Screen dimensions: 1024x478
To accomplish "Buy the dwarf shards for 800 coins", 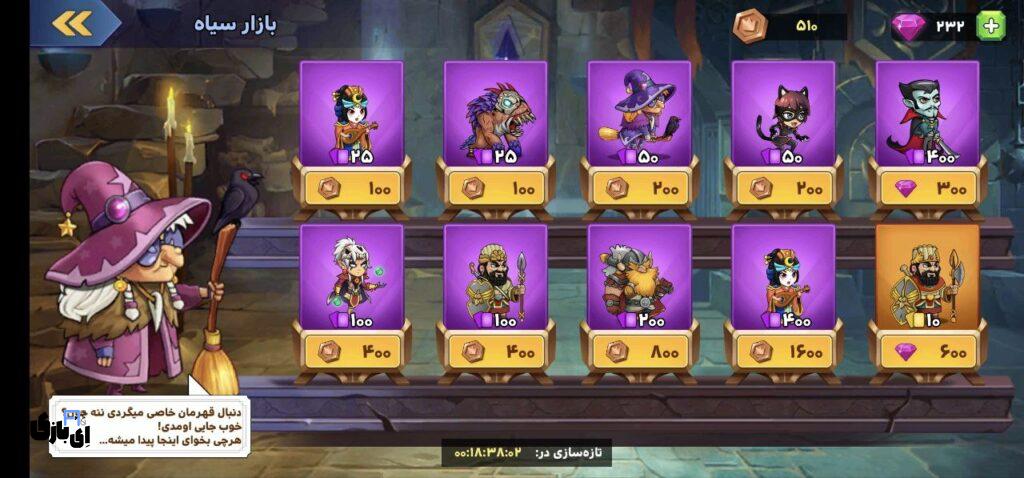I will pos(639,351).
